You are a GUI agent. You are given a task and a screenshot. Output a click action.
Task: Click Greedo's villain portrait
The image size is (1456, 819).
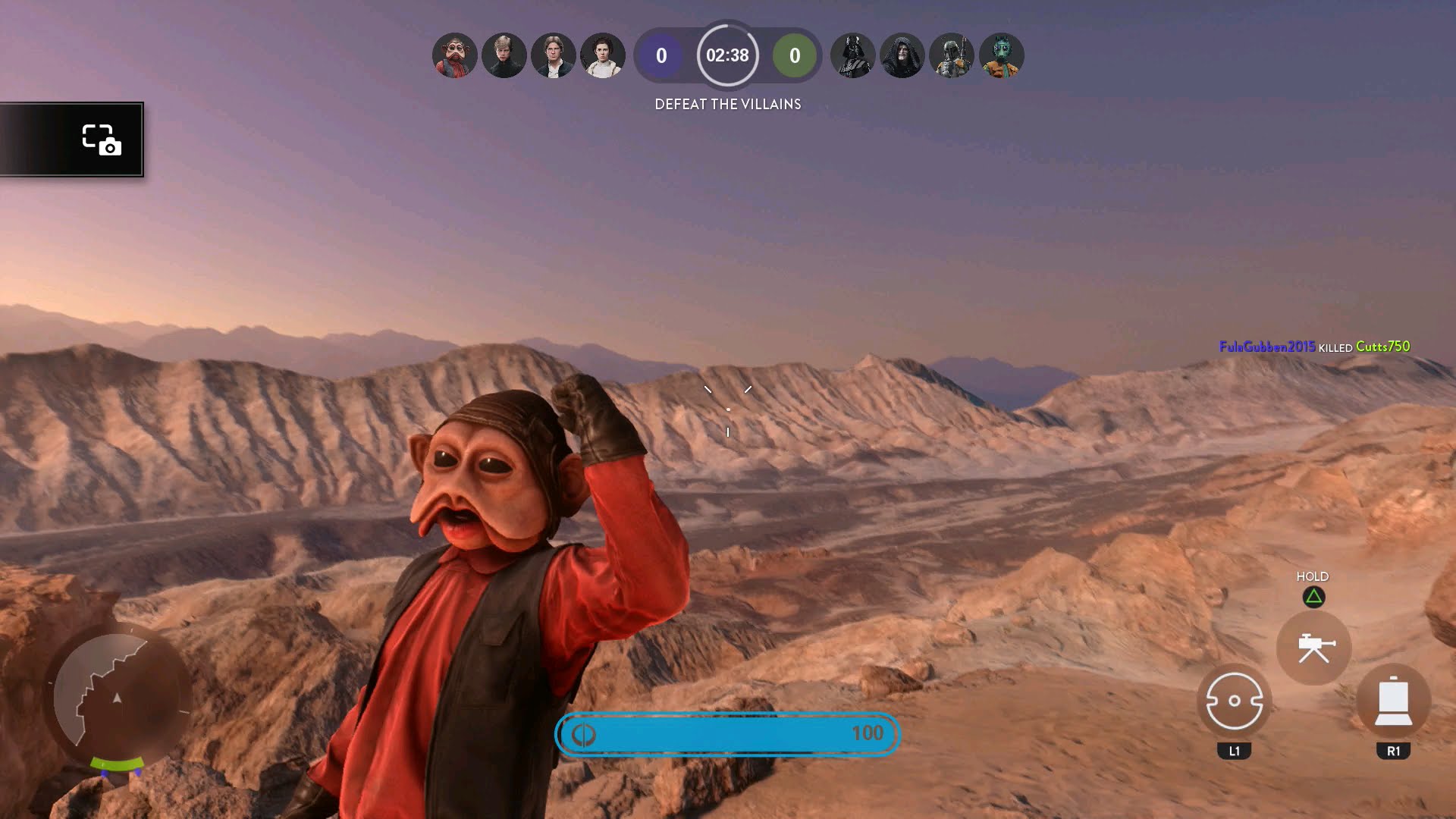(x=1001, y=55)
